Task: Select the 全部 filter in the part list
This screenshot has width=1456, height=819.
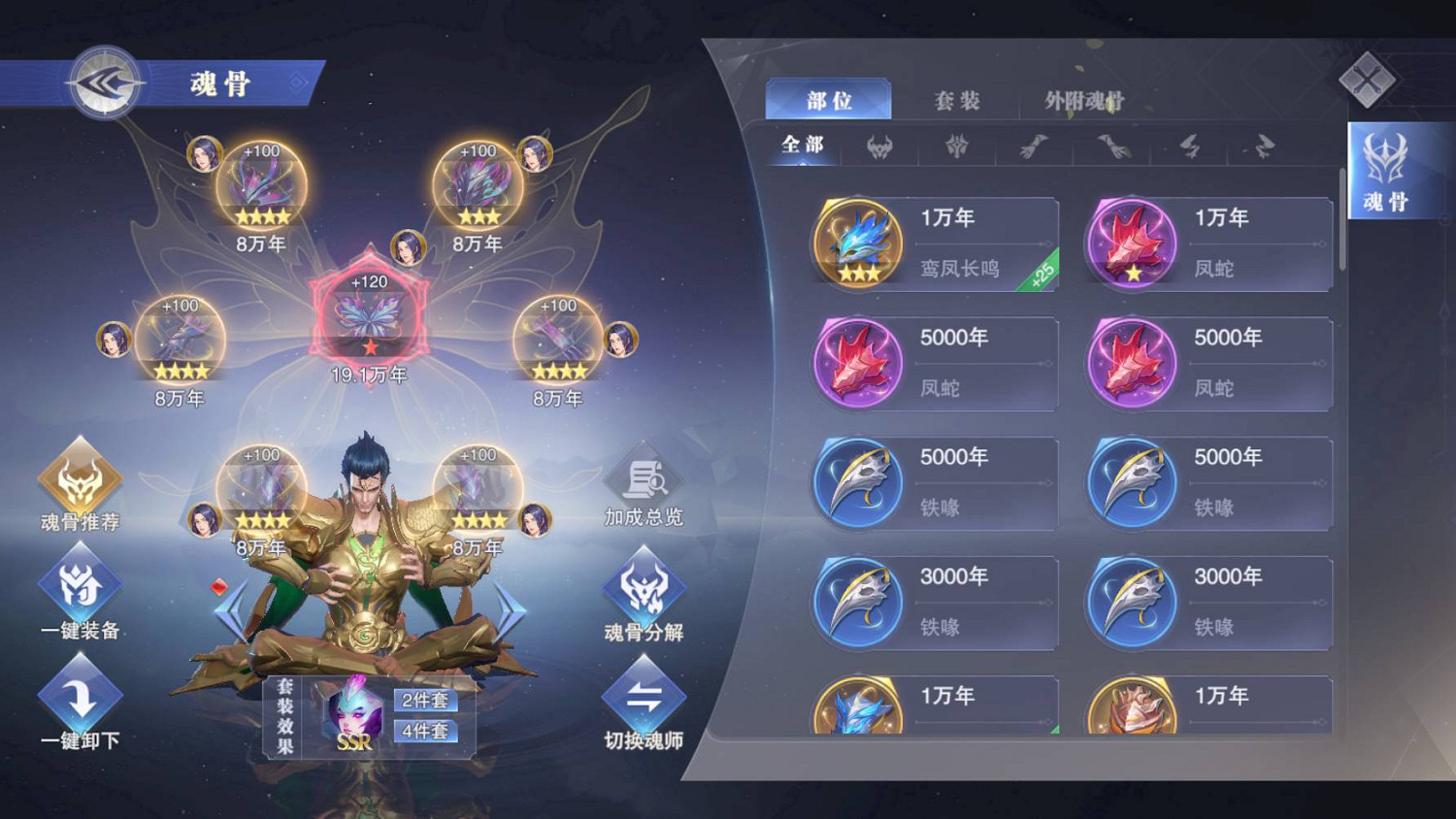Action: click(803, 146)
